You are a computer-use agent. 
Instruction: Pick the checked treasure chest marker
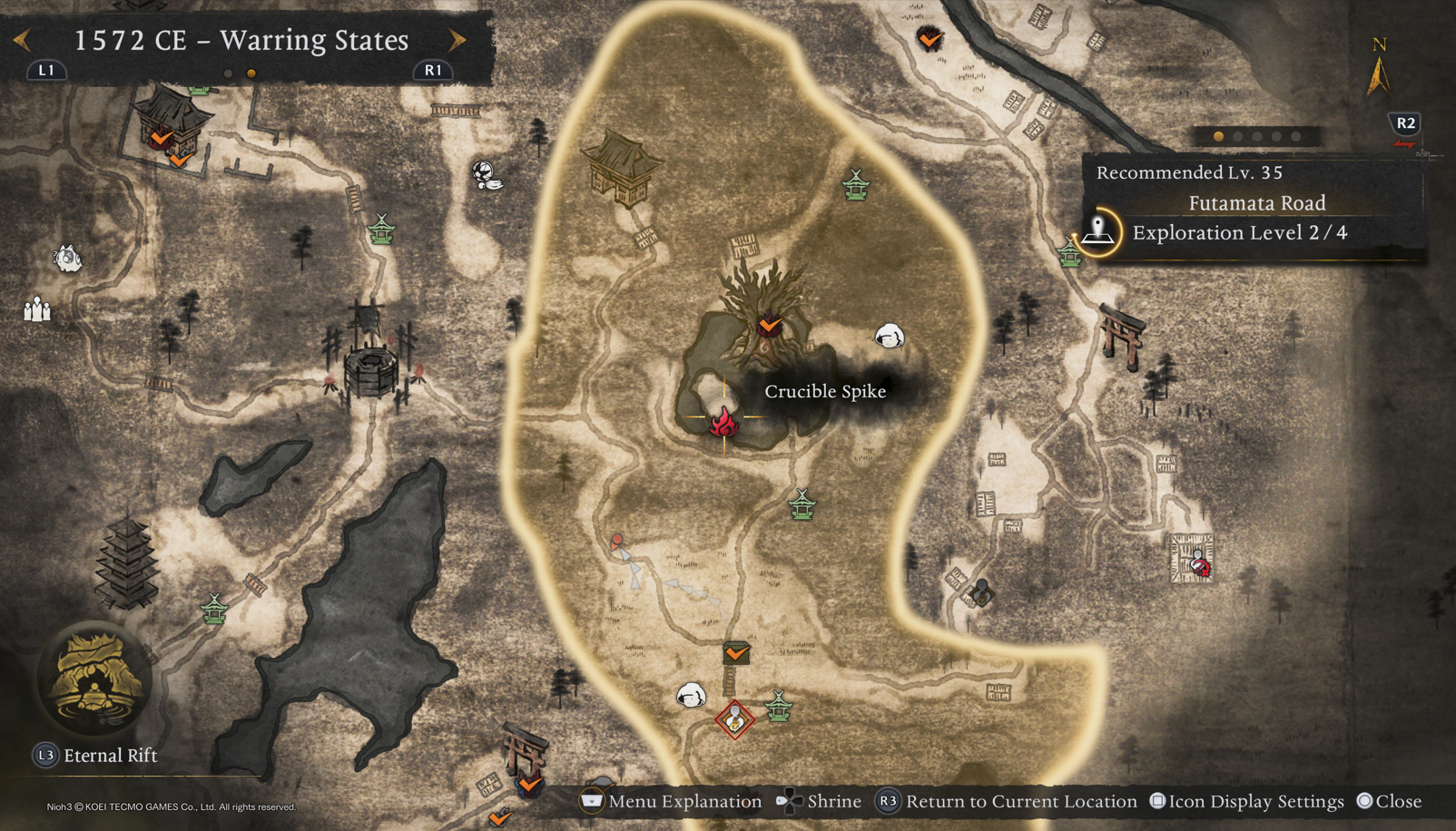pos(736,652)
